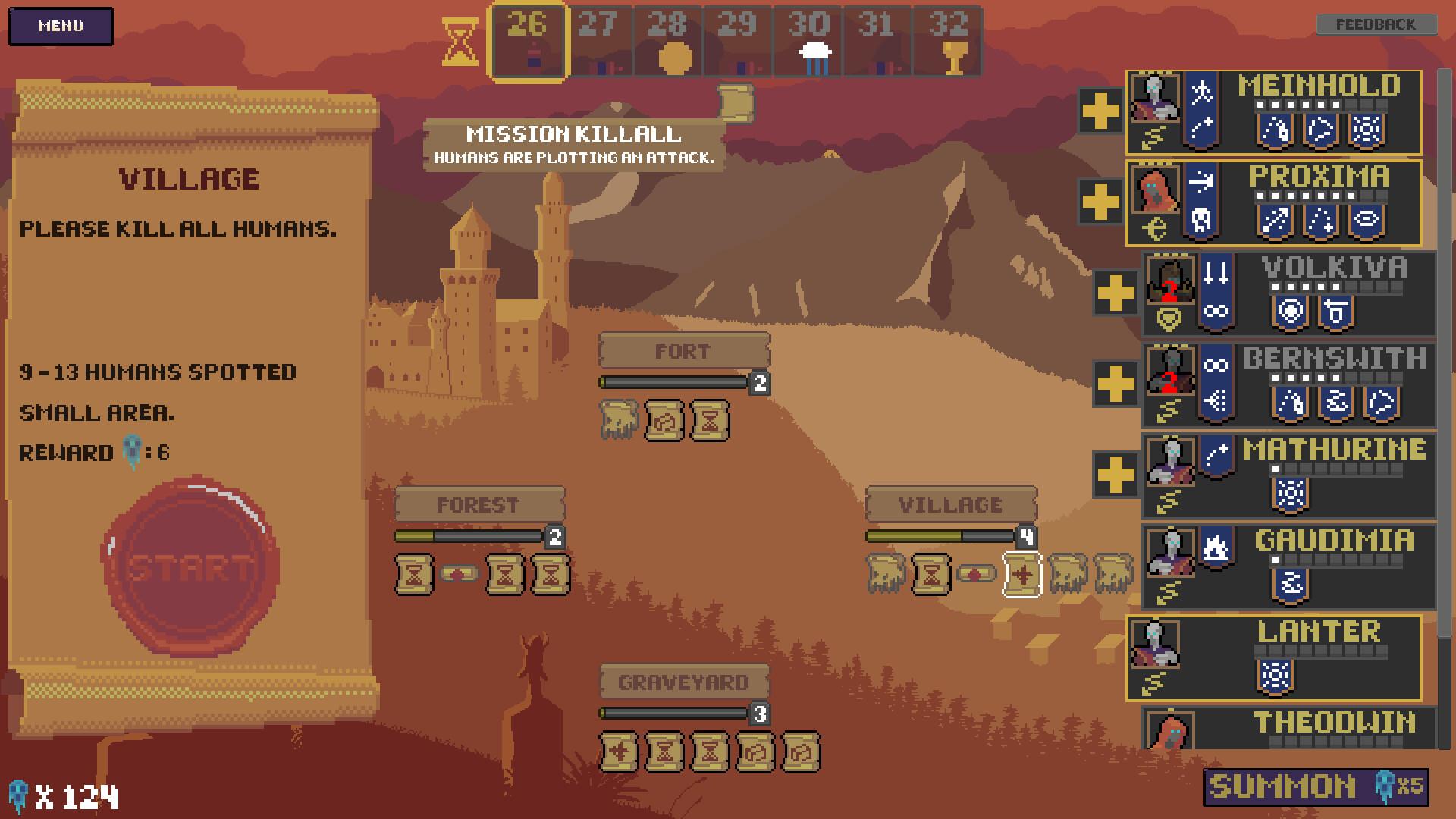The height and width of the screenshot is (819, 1456).
Task: Select the Bernswith unit card
Action: 1289,384
